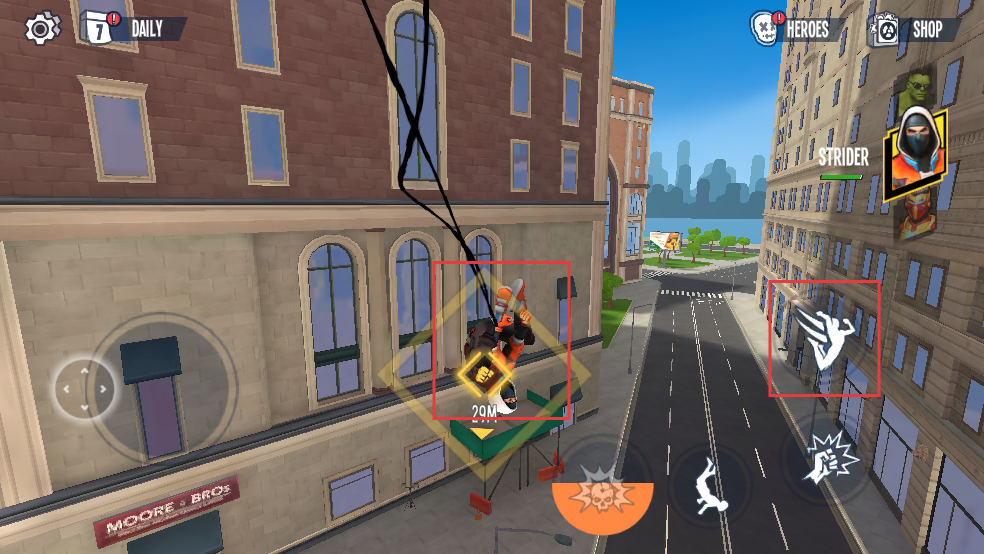Select the hooded Strider hero portrait

tap(916, 152)
